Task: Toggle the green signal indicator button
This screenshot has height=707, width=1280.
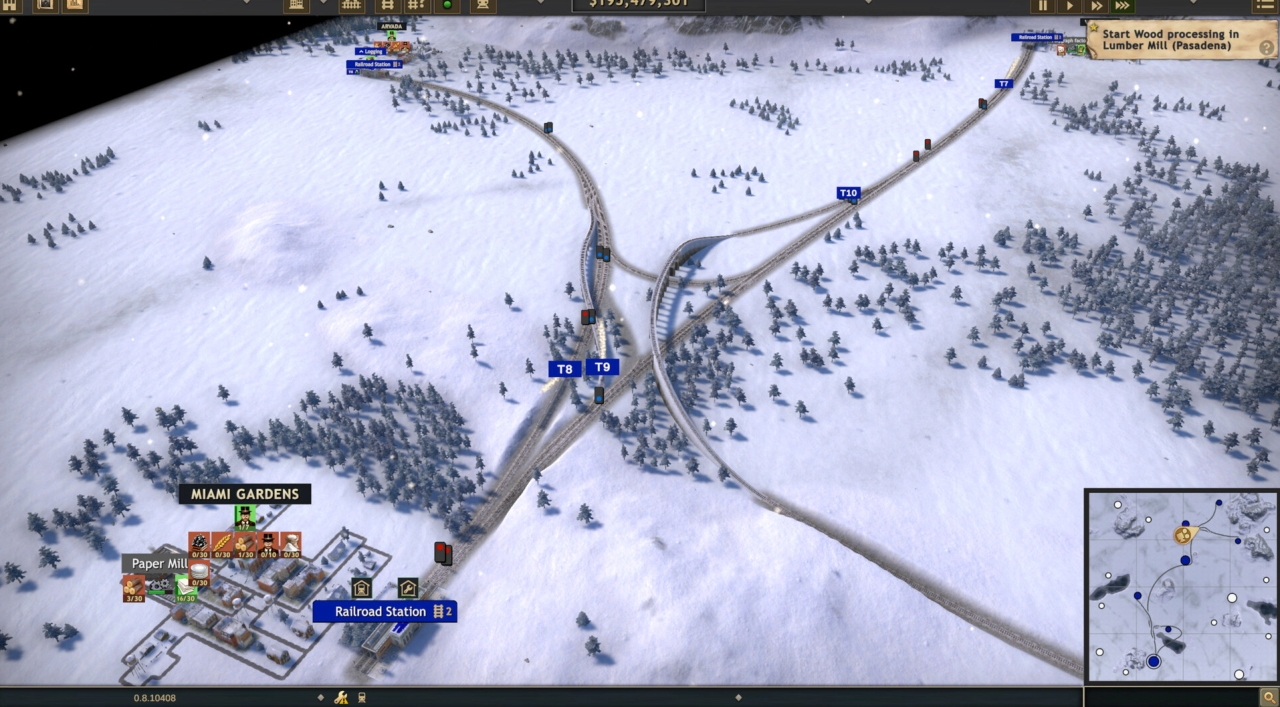Action: click(x=446, y=5)
